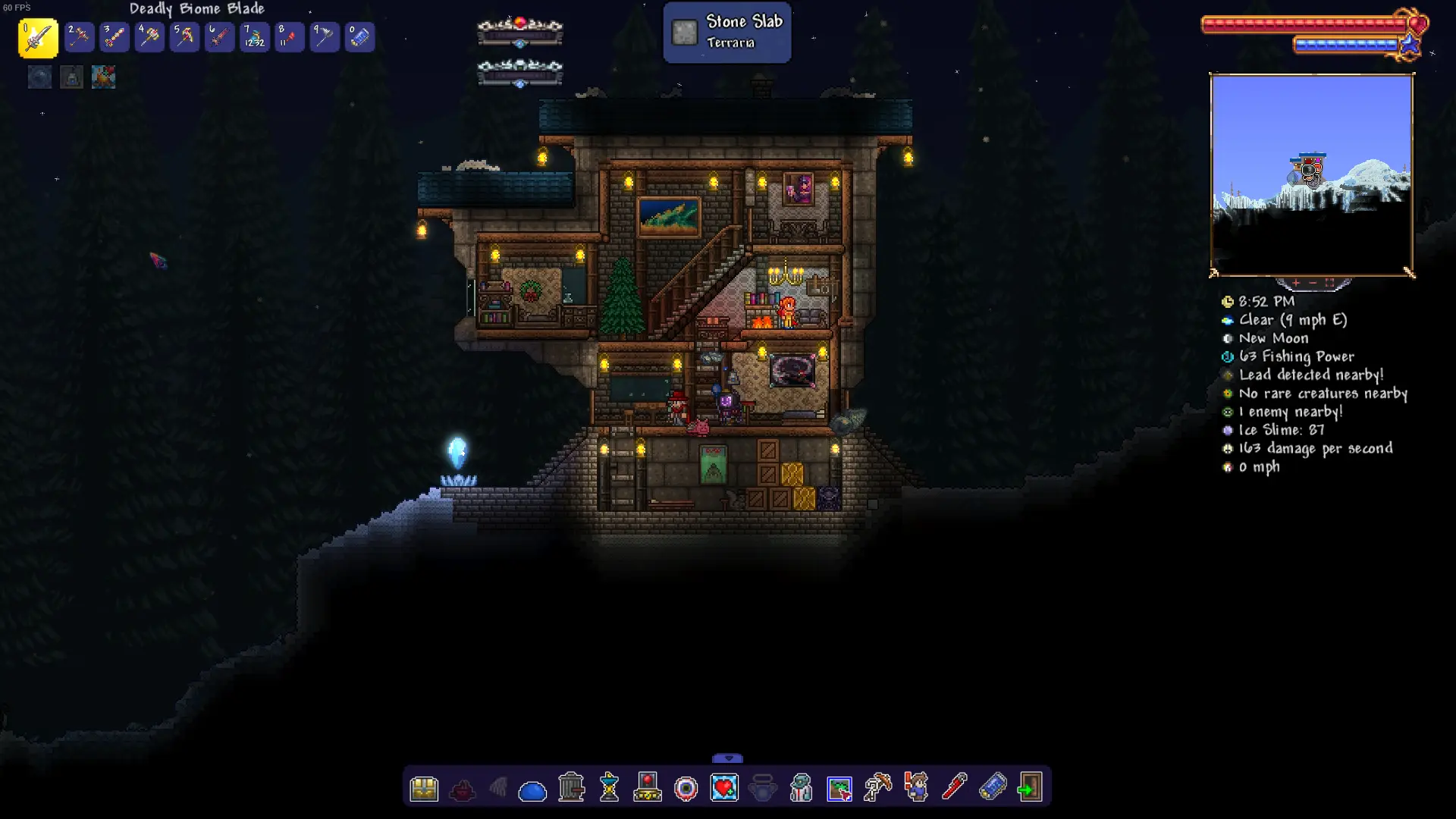Click the exit door toolbar icon

coord(1030,788)
